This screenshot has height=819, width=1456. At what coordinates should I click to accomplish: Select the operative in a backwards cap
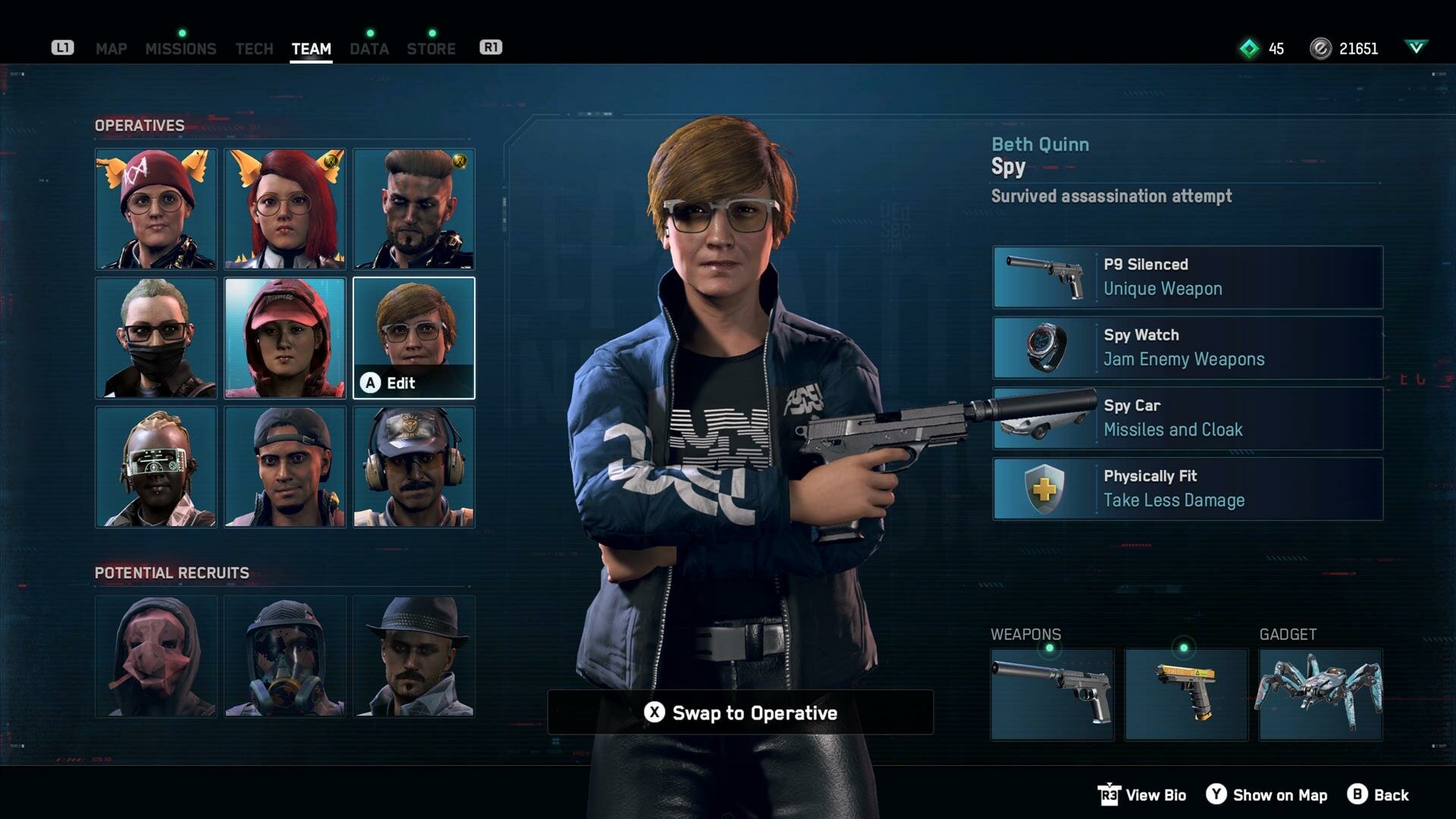[285, 467]
